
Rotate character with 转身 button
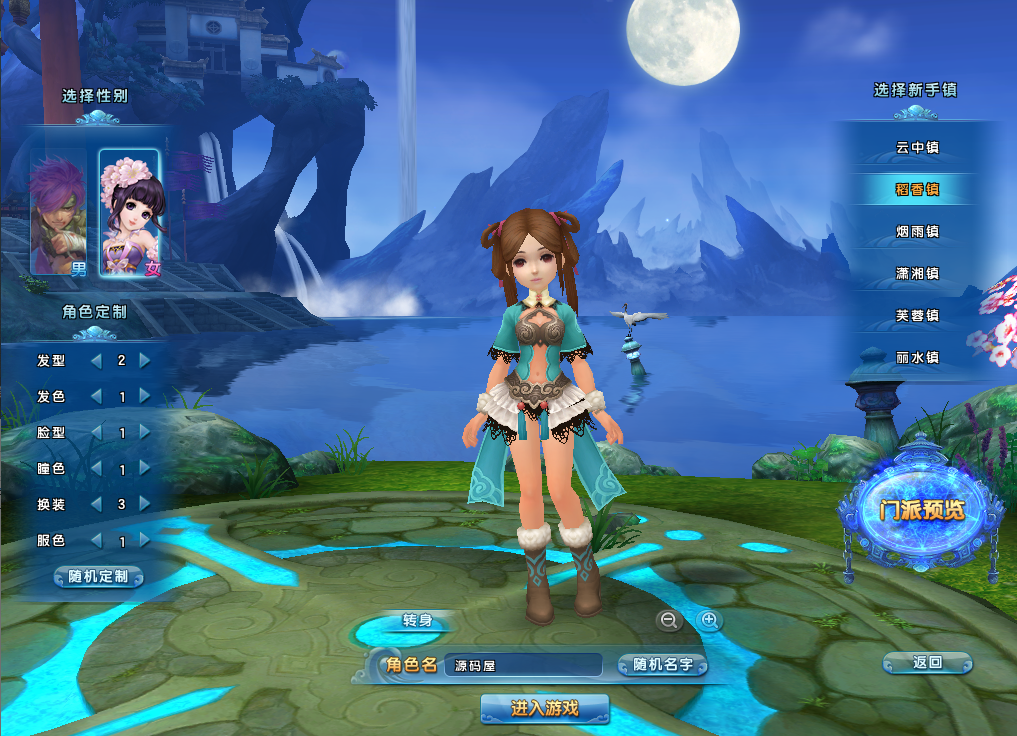tap(417, 621)
